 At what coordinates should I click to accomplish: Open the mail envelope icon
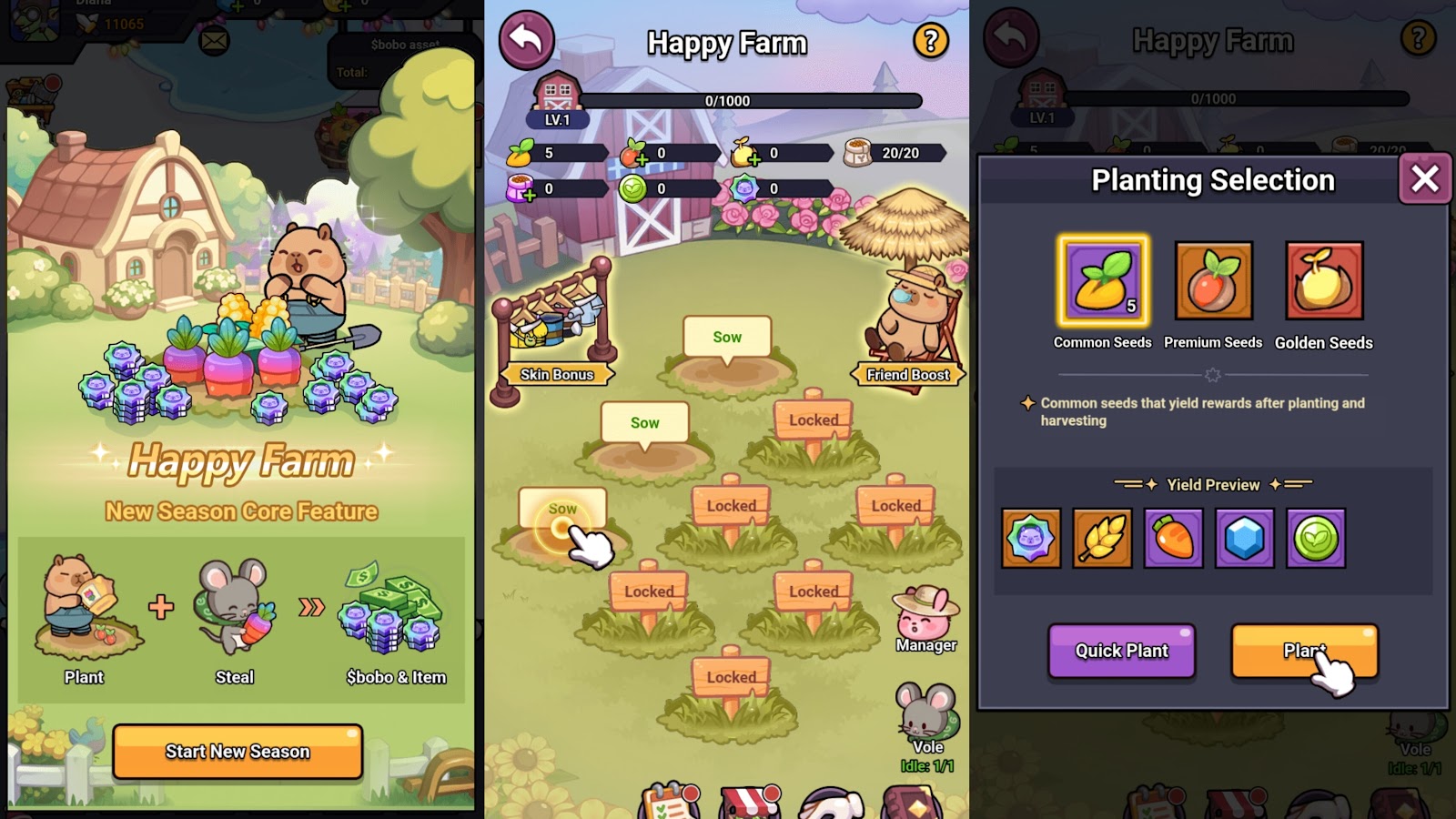pyautogui.click(x=214, y=41)
